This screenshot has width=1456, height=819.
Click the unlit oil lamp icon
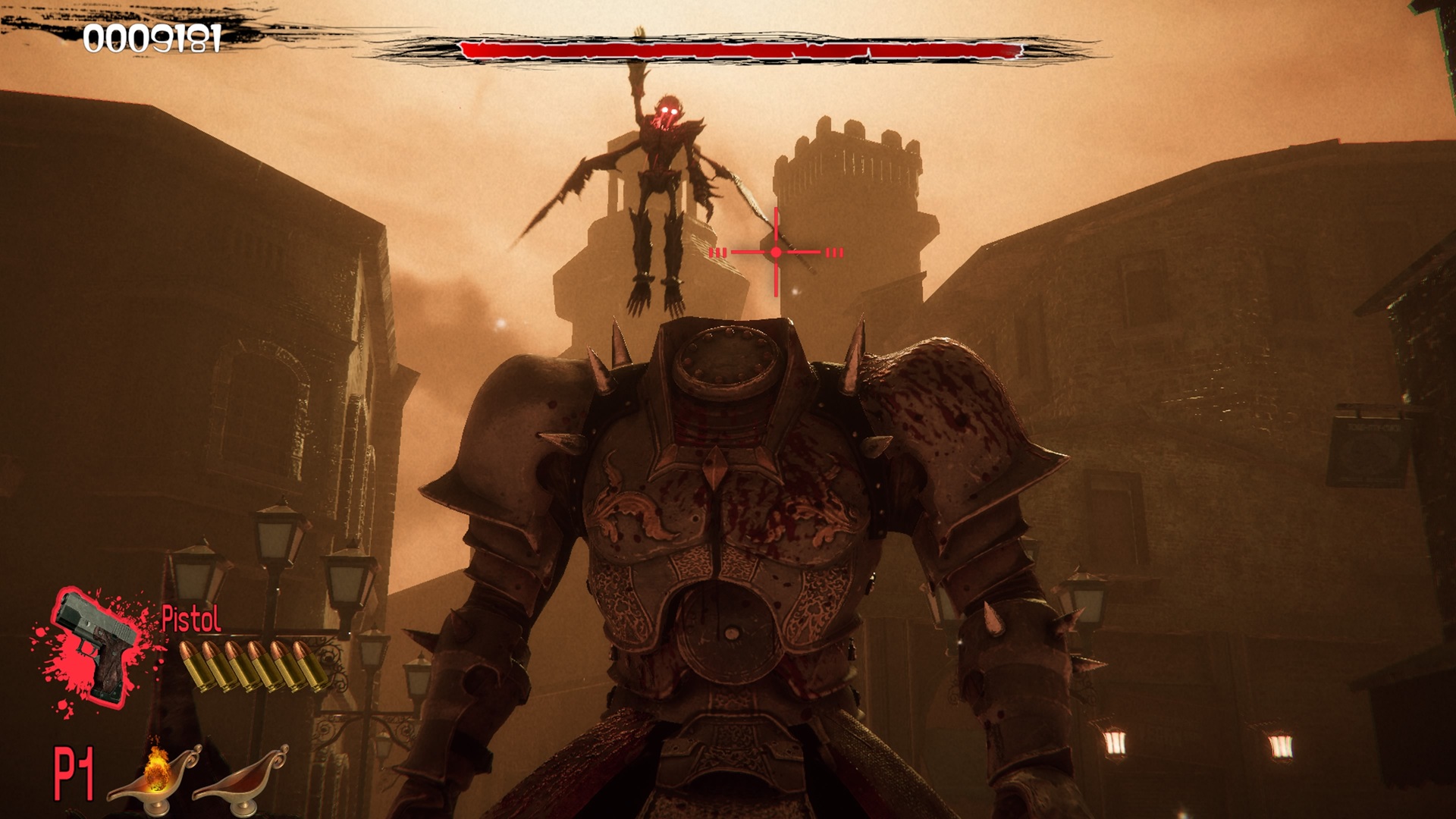(241, 775)
